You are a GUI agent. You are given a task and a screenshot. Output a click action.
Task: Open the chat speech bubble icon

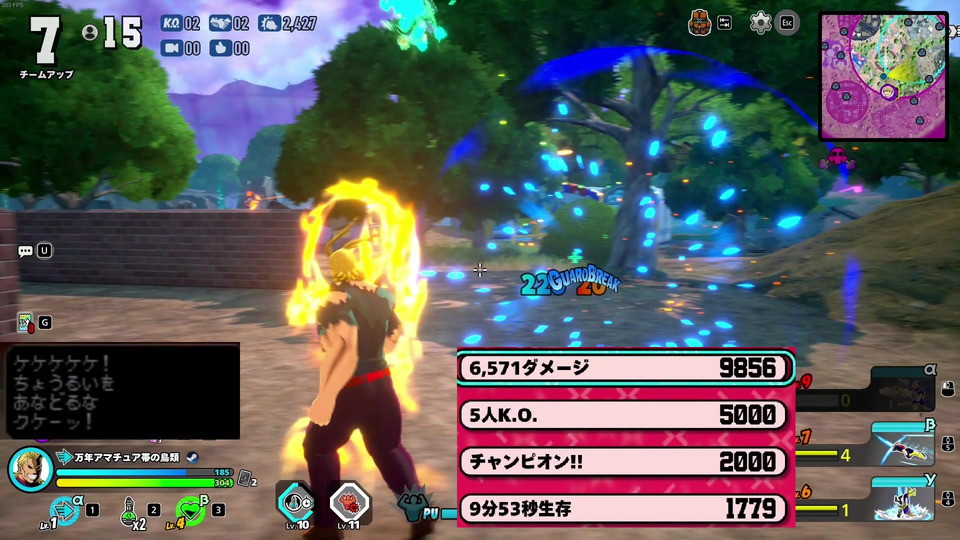(25, 250)
